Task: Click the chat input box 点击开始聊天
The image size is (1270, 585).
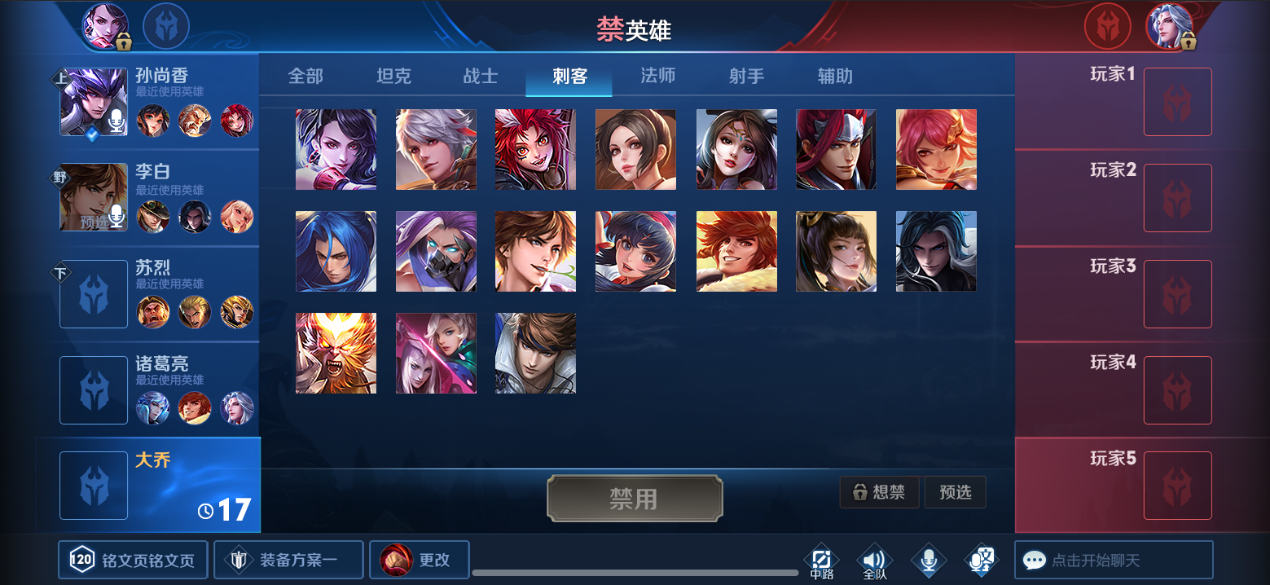Action: (x=1113, y=560)
